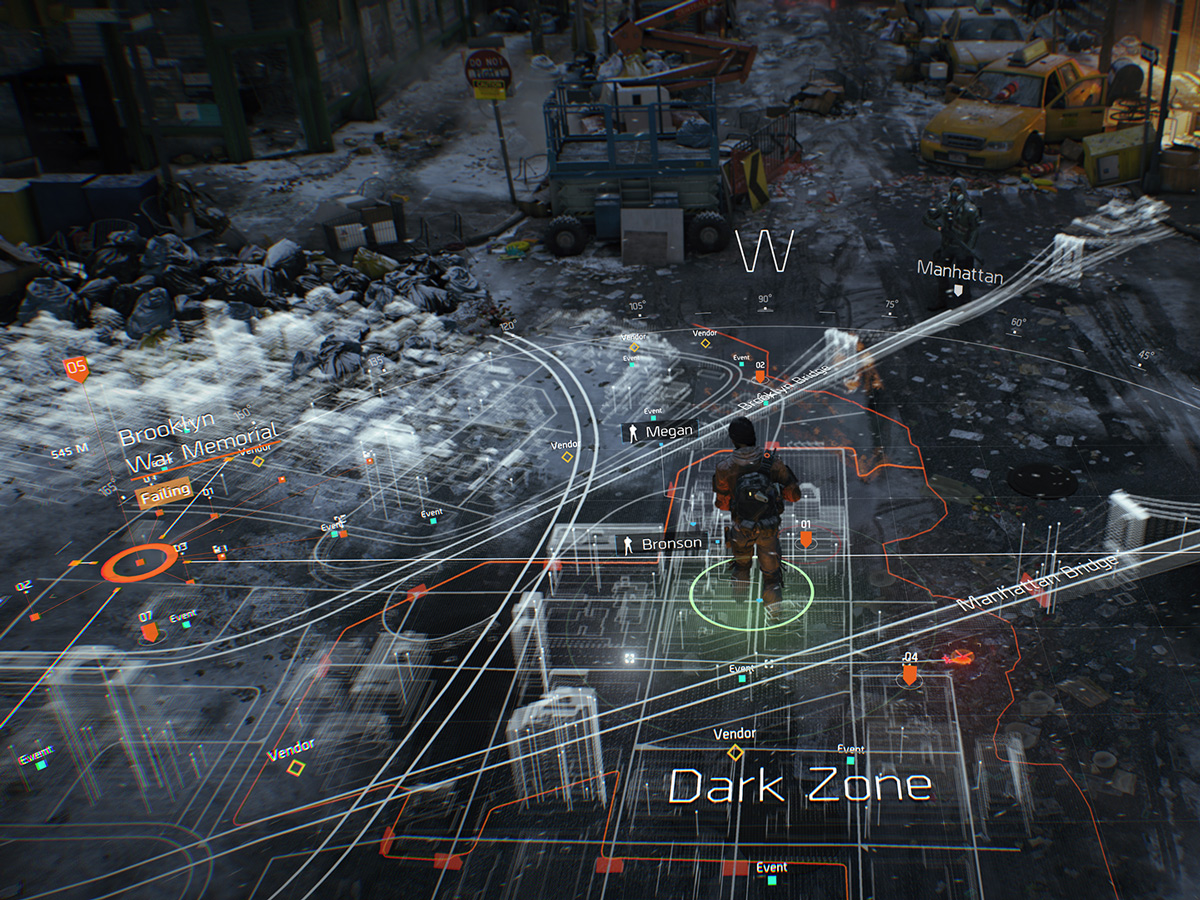
Task: Click the Manhattan district label
Action: pyautogui.click(x=959, y=273)
